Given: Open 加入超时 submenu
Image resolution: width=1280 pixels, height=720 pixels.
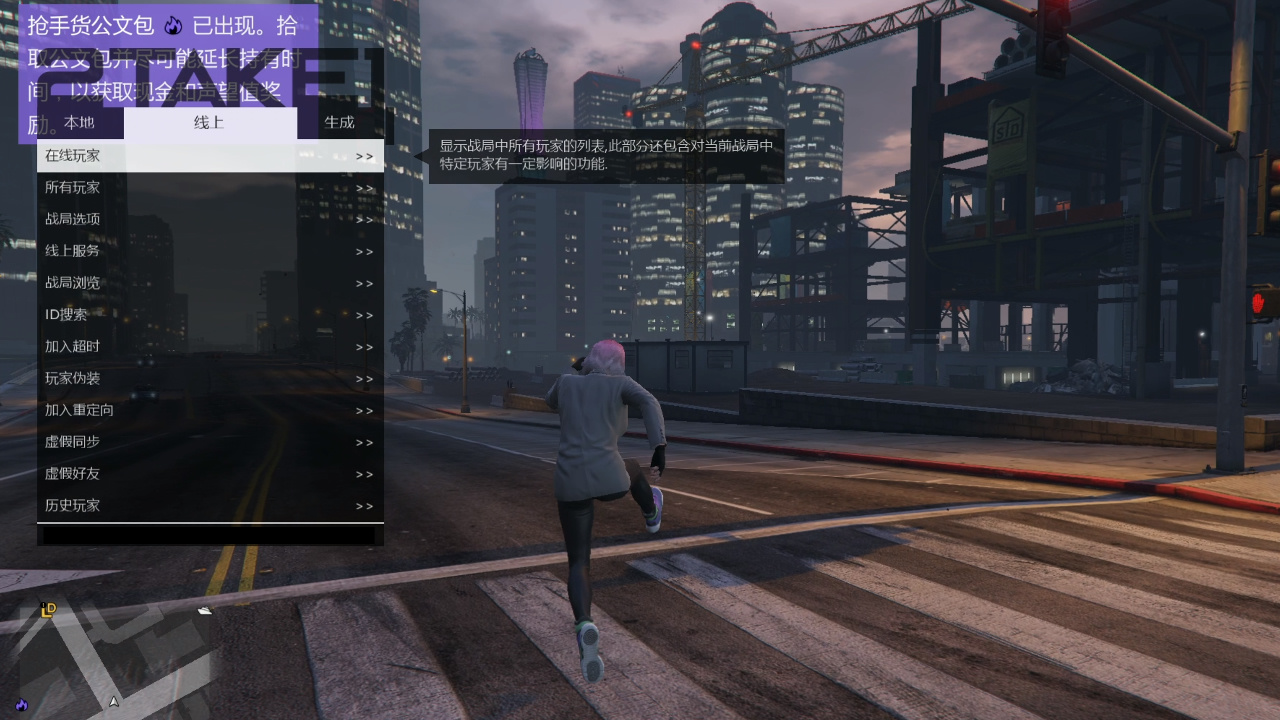Looking at the screenshot, I should (x=210, y=347).
